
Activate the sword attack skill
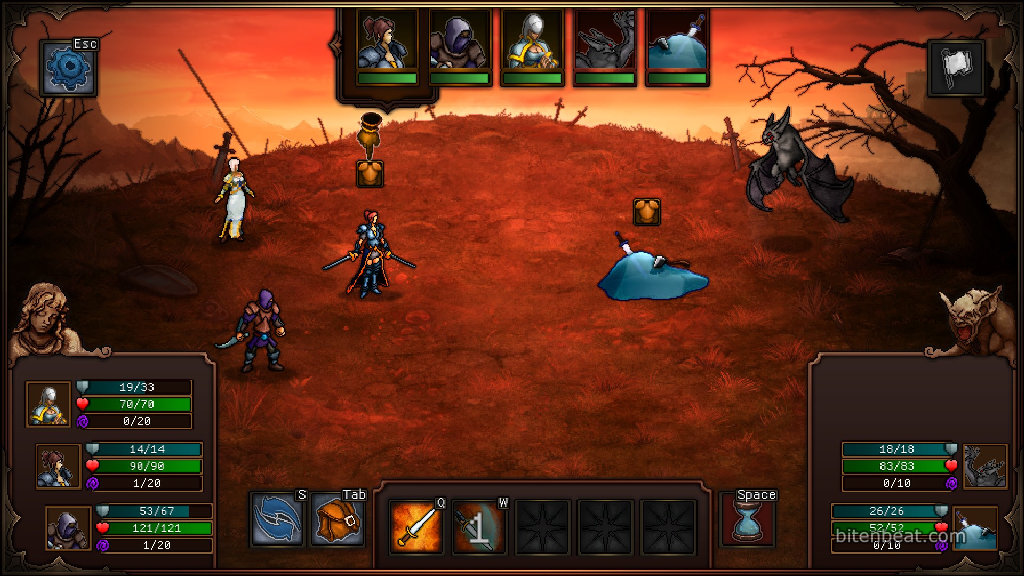pyautogui.click(x=416, y=526)
